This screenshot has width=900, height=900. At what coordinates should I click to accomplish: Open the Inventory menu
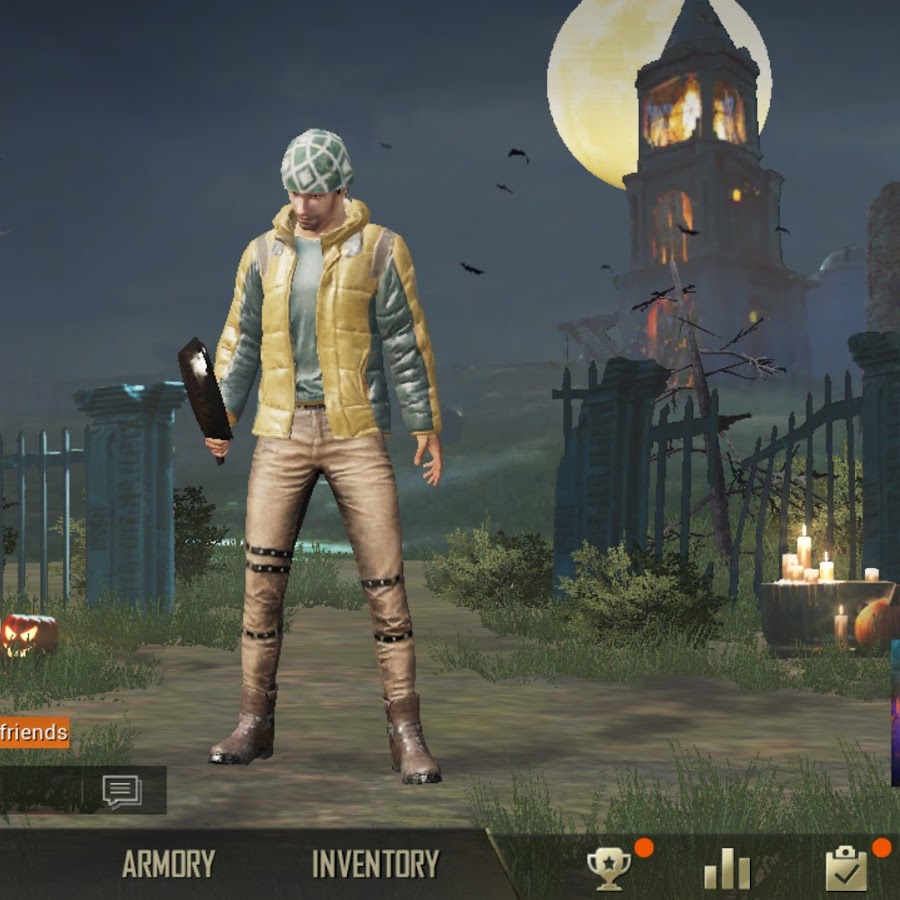(x=375, y=864)
